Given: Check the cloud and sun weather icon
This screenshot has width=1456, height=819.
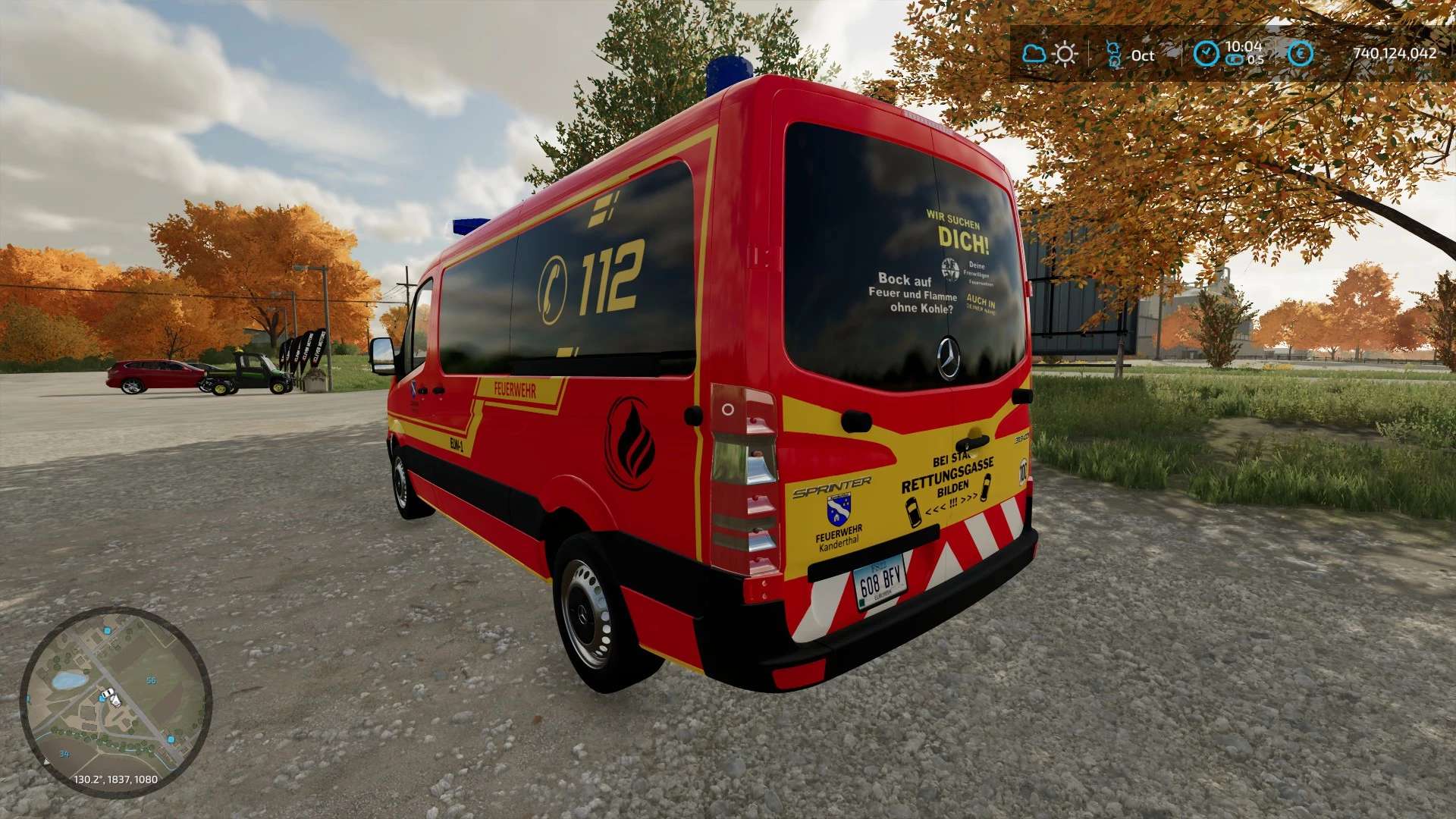Looking at the screenshot, I should click(x=1050, y=54).
